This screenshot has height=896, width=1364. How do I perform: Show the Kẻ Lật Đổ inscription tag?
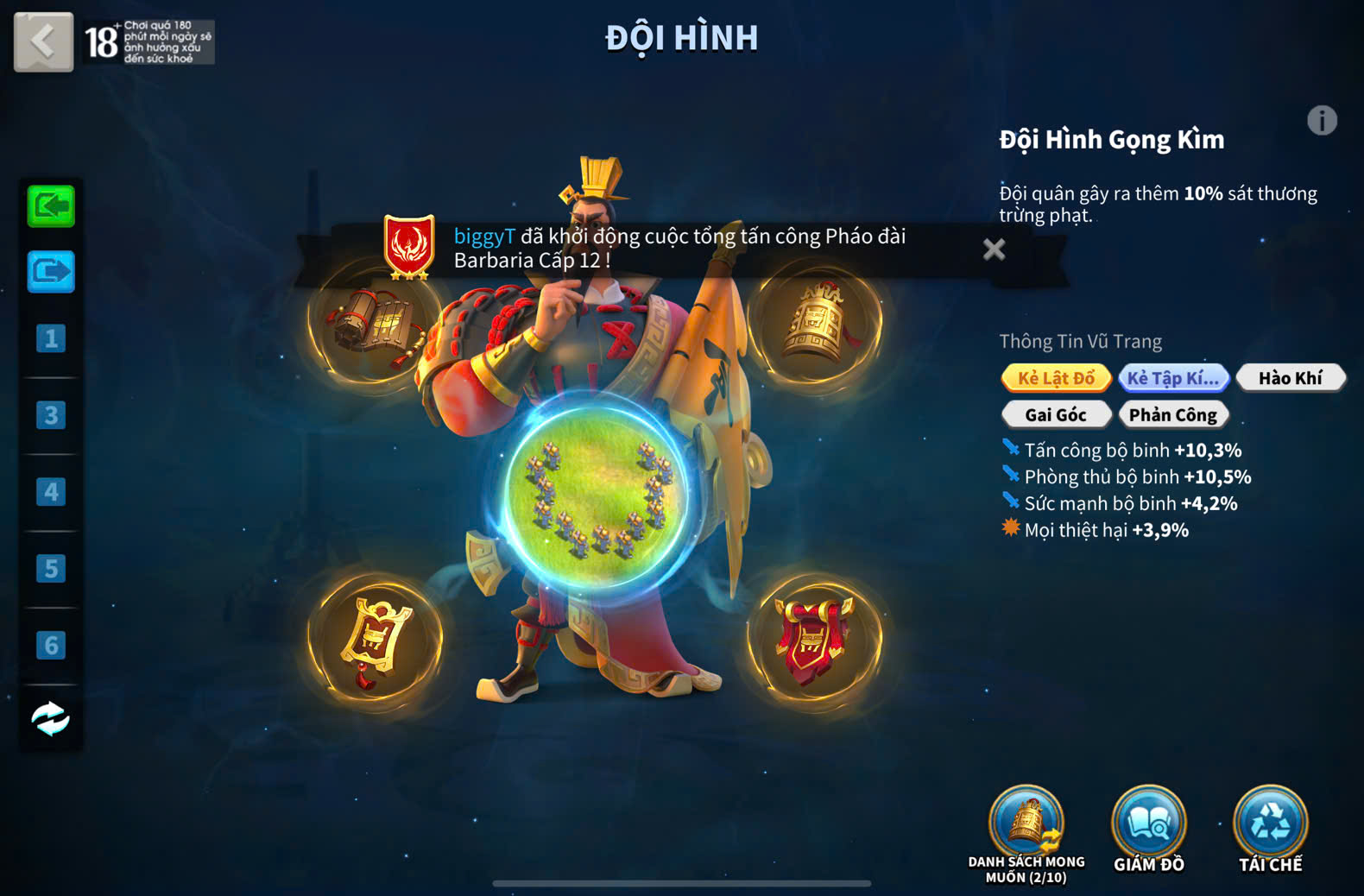[1056, 378]
